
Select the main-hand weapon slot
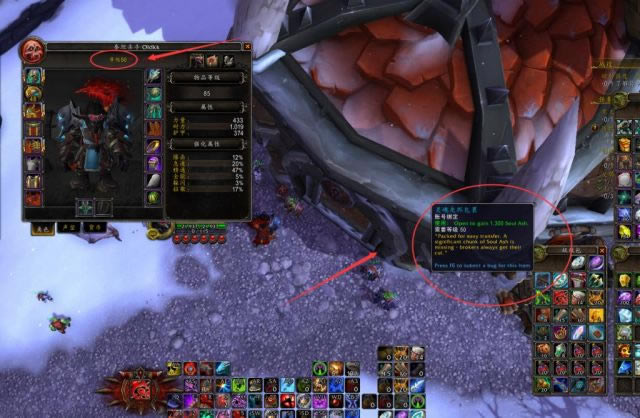[85, 207]
